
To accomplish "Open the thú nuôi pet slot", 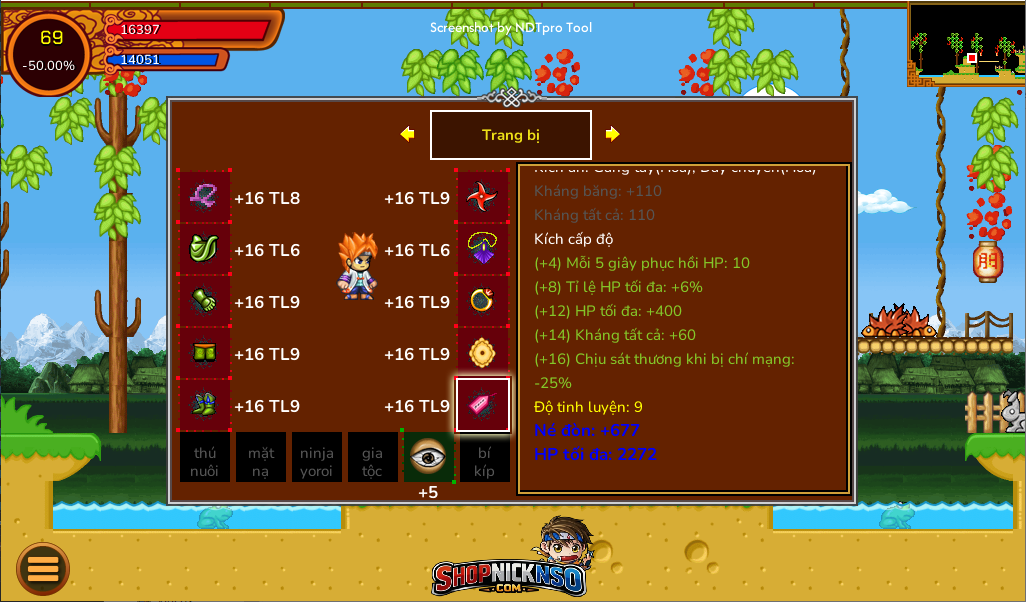I will pos(205,457).
